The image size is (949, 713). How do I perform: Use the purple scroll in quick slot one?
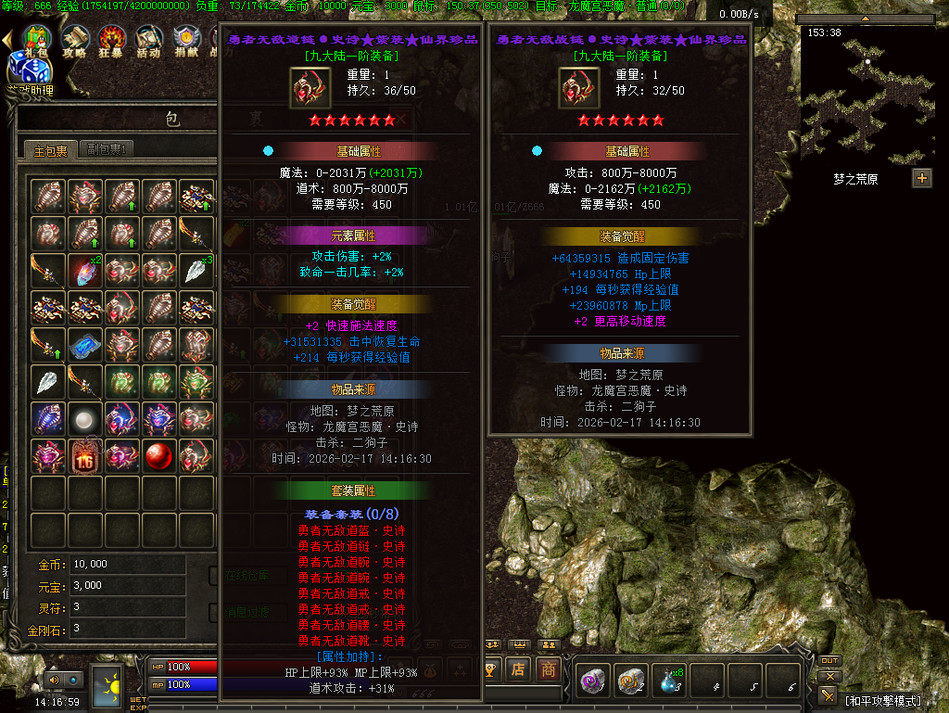point(595,681)
